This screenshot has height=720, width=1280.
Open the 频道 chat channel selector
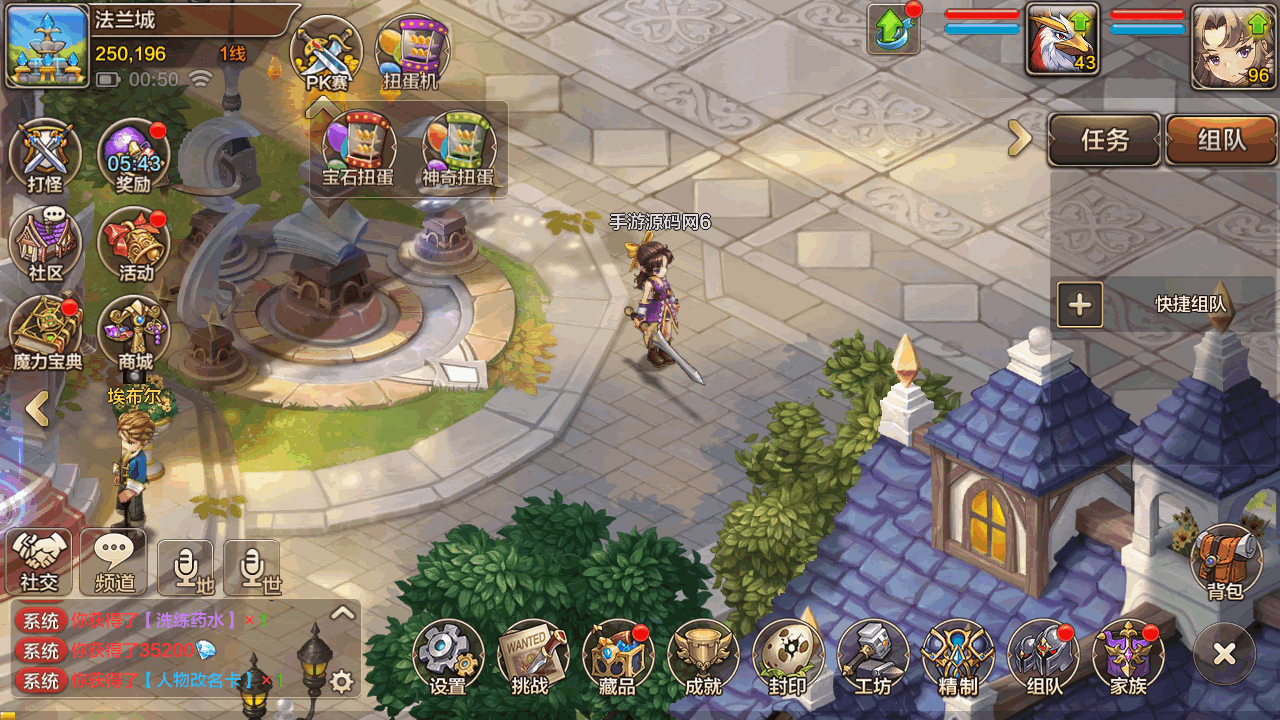pyautogui.click(x=113, y=560)
